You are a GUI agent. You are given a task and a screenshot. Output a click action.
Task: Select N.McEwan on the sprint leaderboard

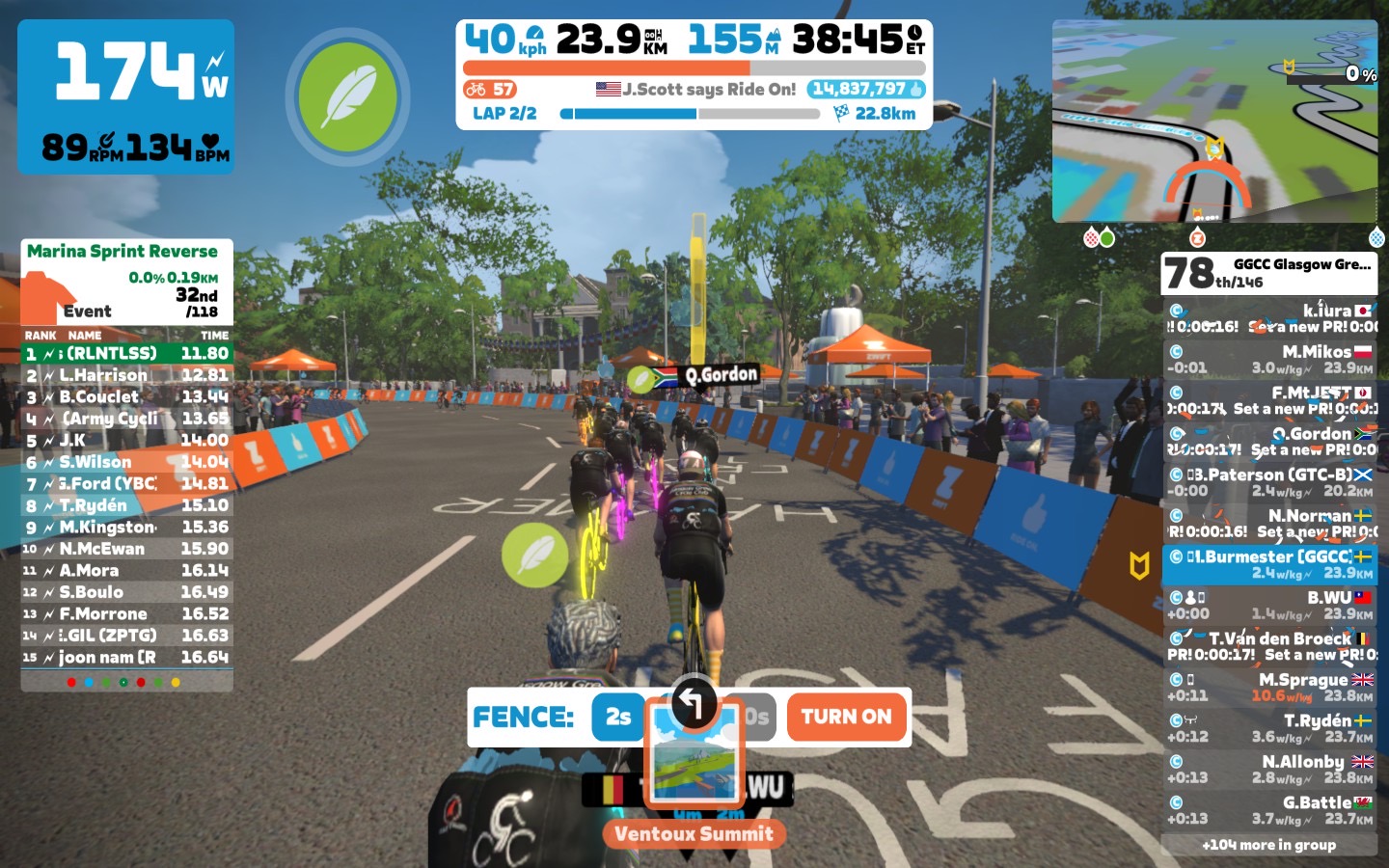(126, 549)
